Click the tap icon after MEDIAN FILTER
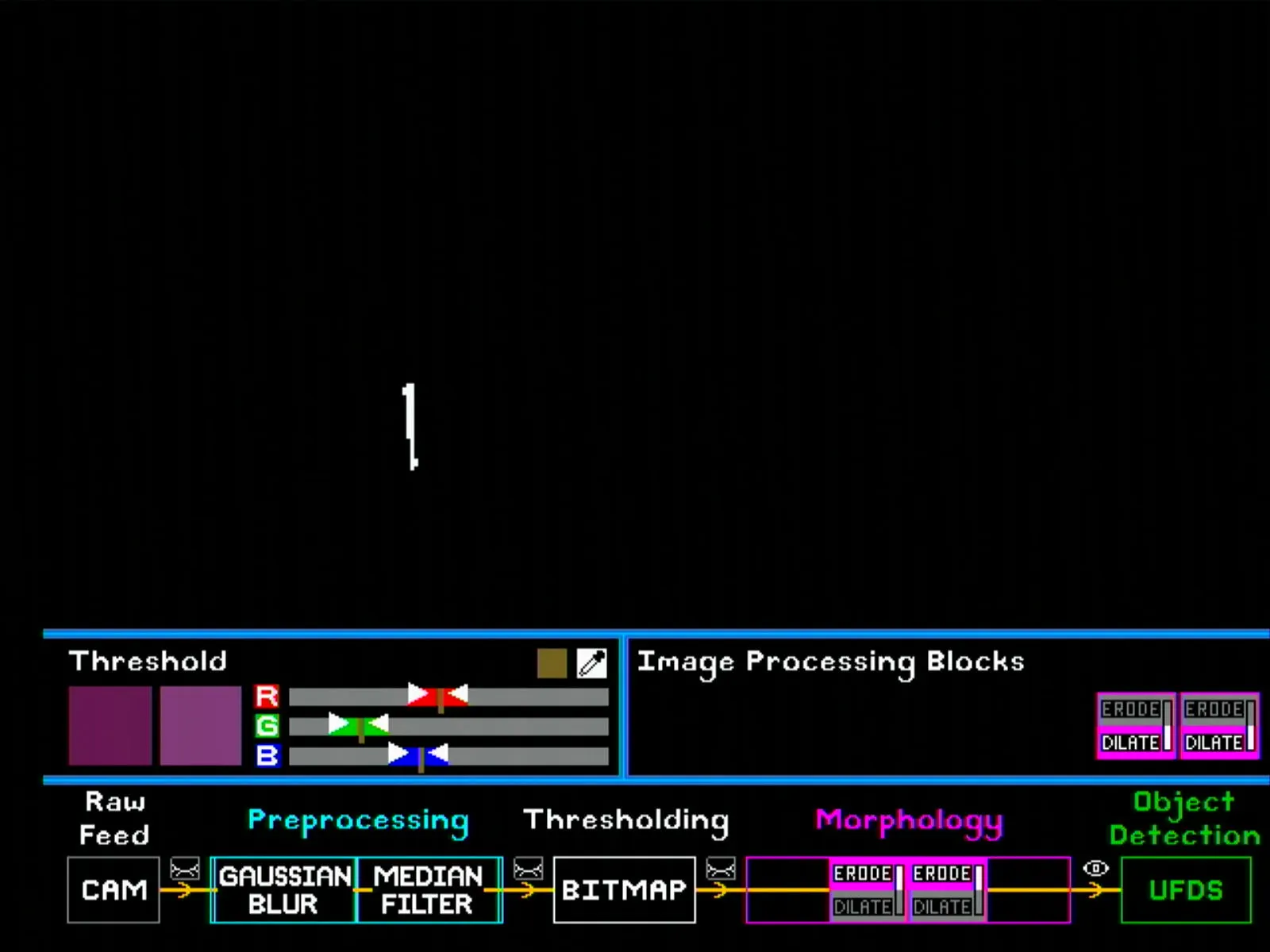Screen dimensions: 1270x952 [526, 869]
